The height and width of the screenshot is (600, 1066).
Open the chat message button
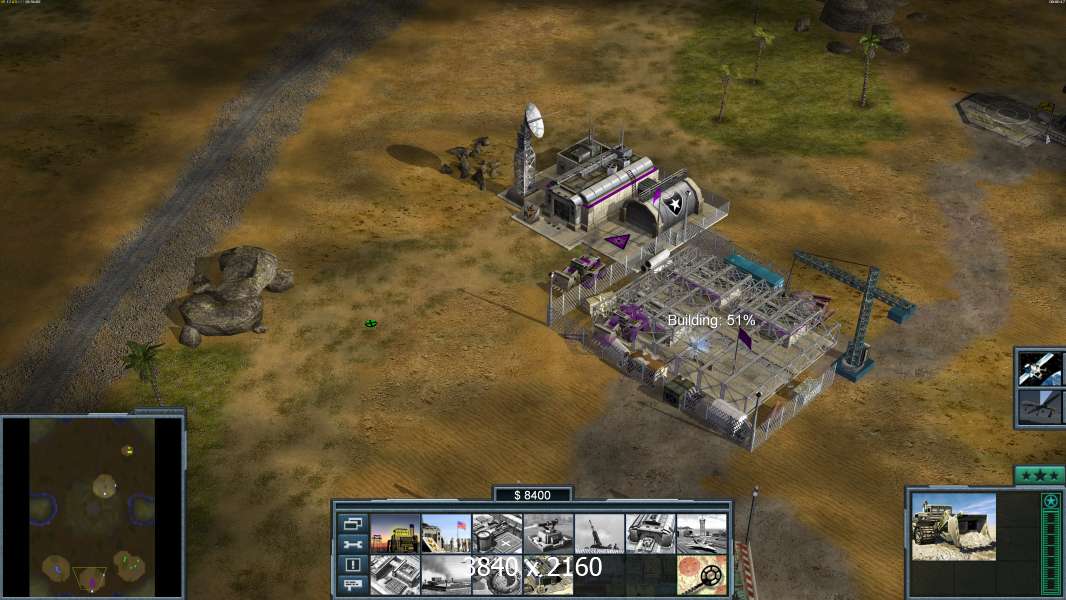tap(352, 584)
